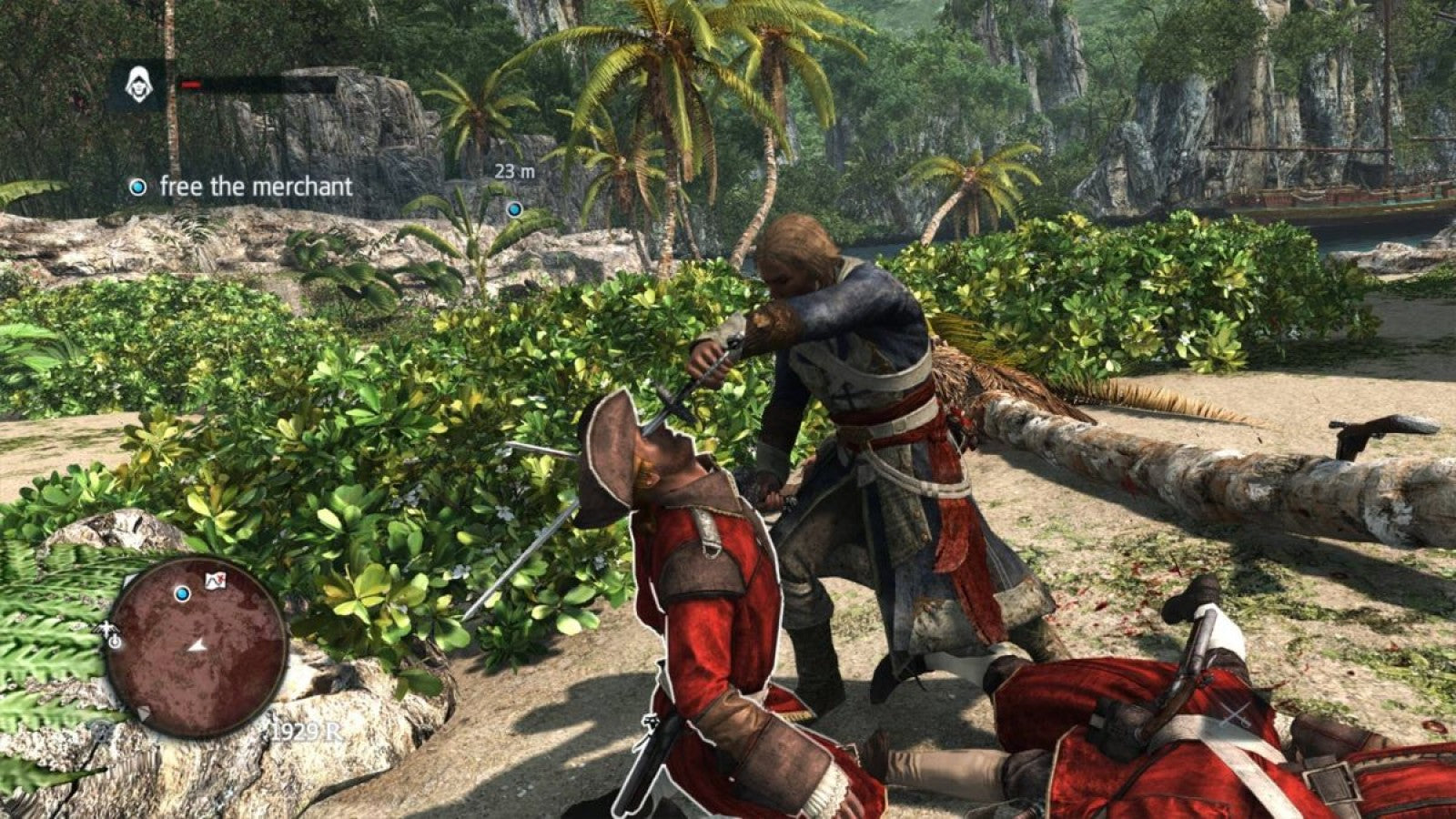Click the eagle icon beside the minimap
The image size is (1456, 819).
click(106, 628)
